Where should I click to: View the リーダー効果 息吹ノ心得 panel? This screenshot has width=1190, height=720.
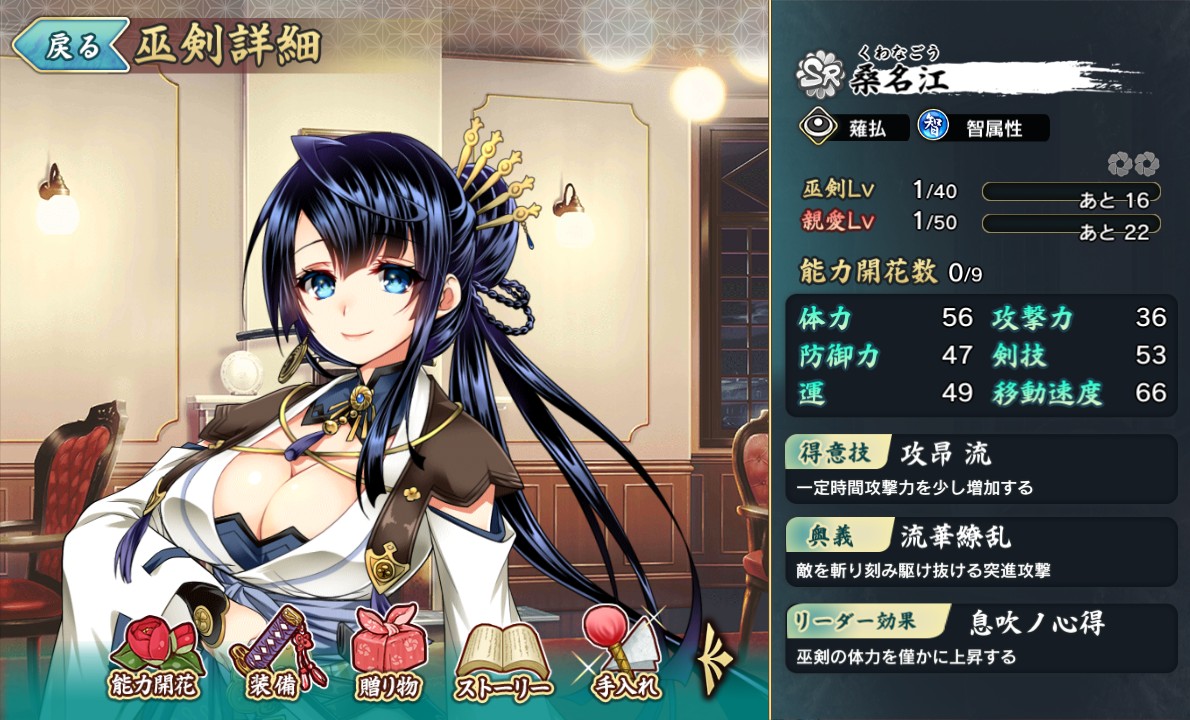[x=980, y=636]
